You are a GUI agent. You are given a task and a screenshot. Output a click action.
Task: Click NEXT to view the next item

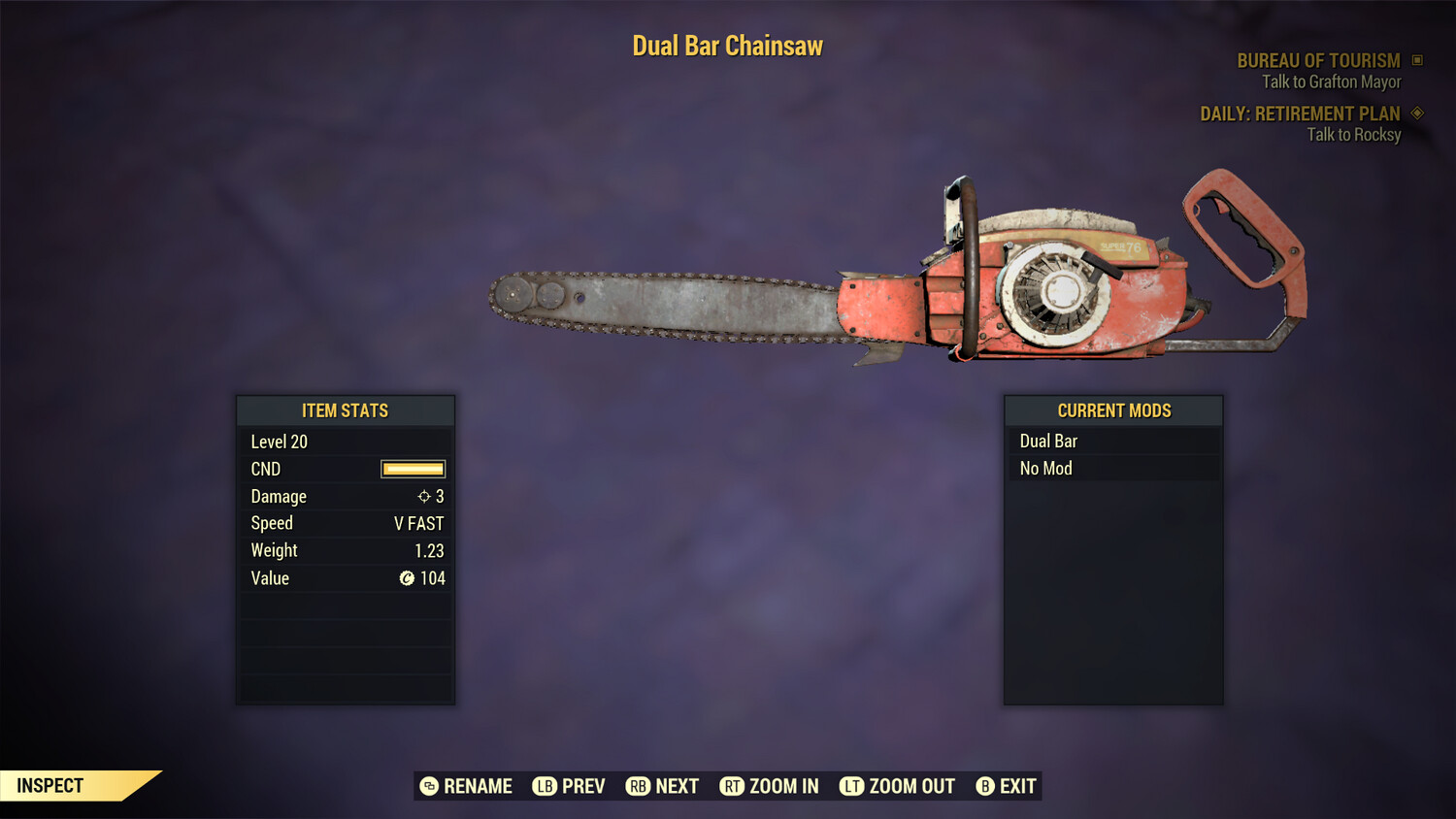coord(676,786)
